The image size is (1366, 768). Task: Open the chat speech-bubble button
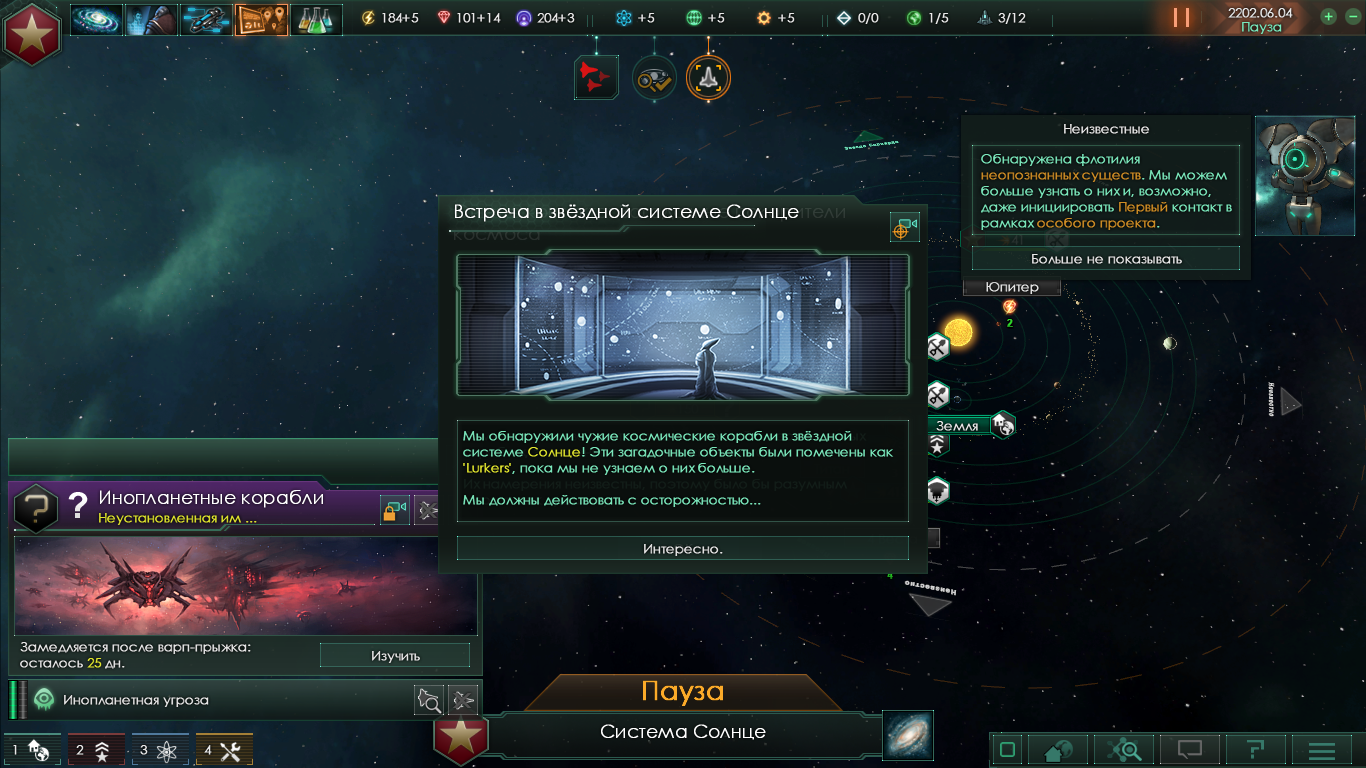1189,749
